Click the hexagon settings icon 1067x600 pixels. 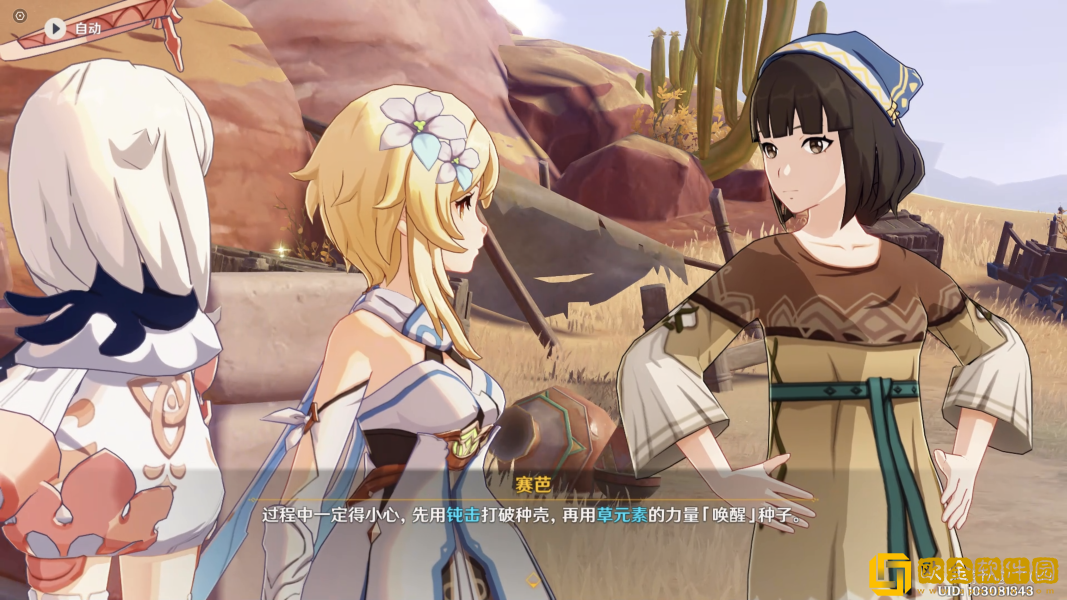click(x=19, y=16)
